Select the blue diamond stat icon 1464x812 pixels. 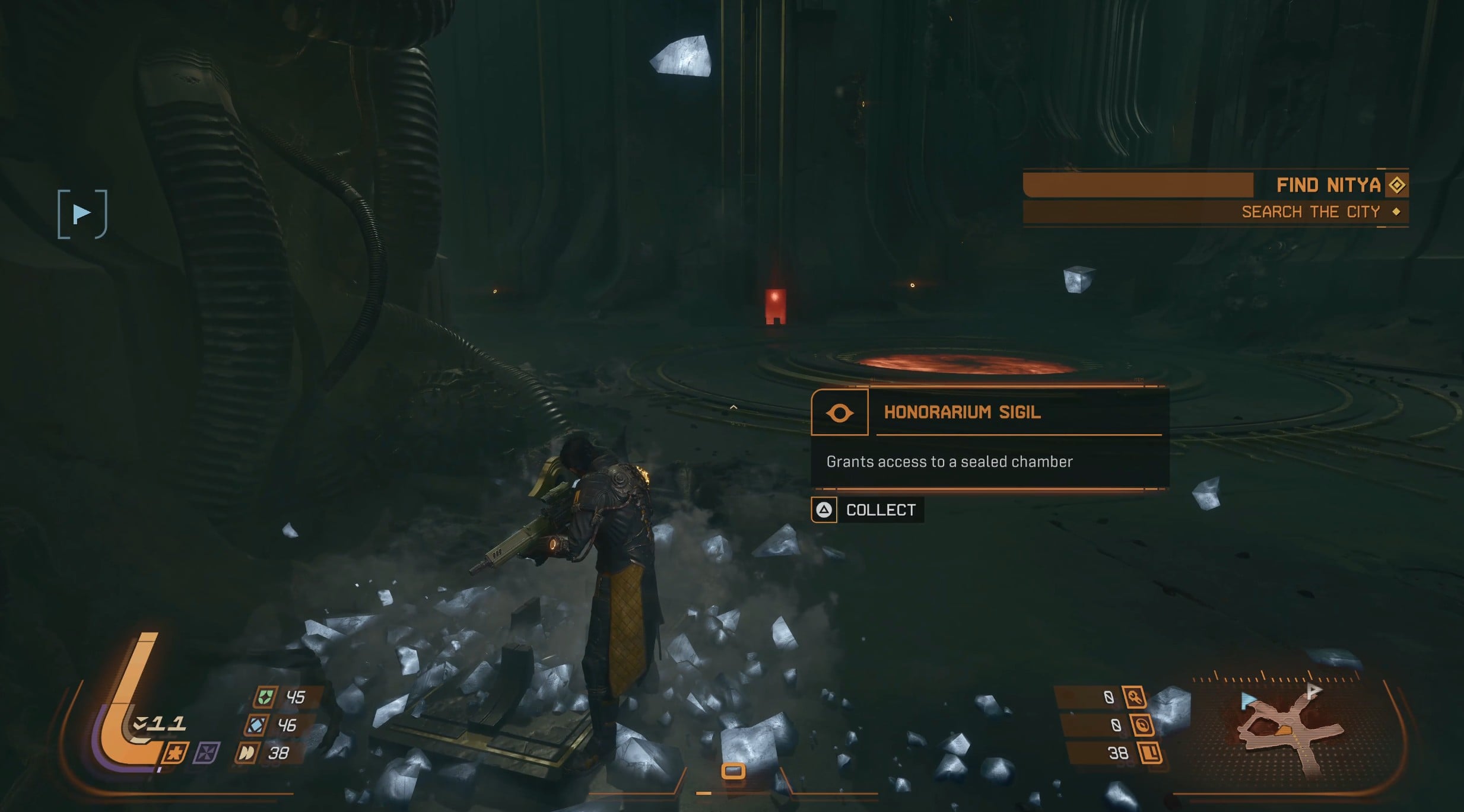pyautogui.click(x=257, y=725)
